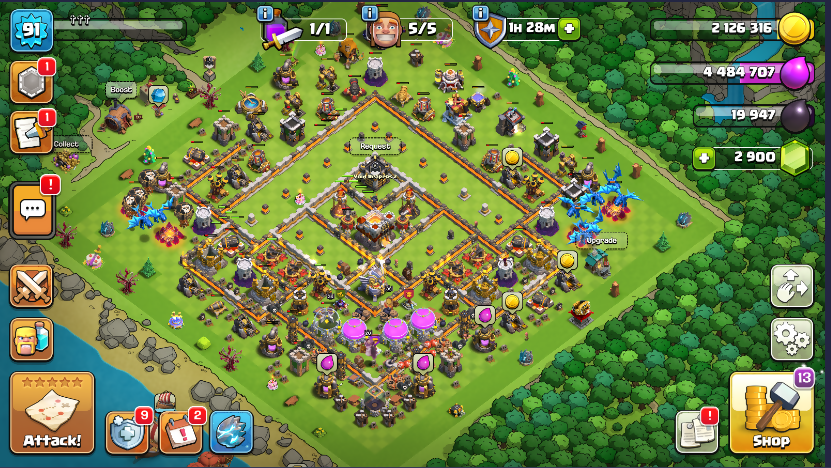Open info for the 1/1 sword counter
The height and width of the screenshot is (468, 831).
coord(265,13)
